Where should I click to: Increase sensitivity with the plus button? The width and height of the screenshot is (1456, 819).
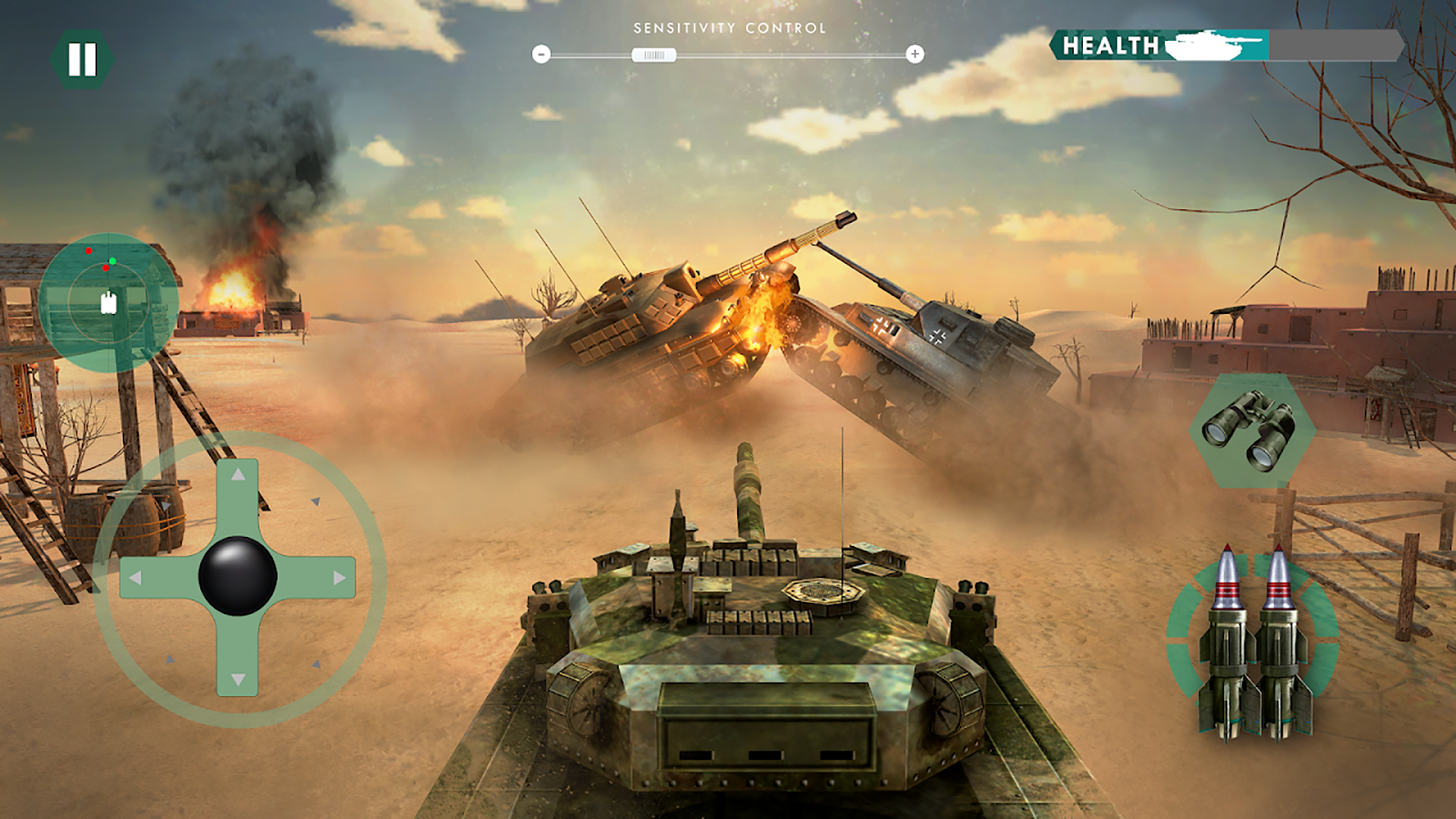915,54
